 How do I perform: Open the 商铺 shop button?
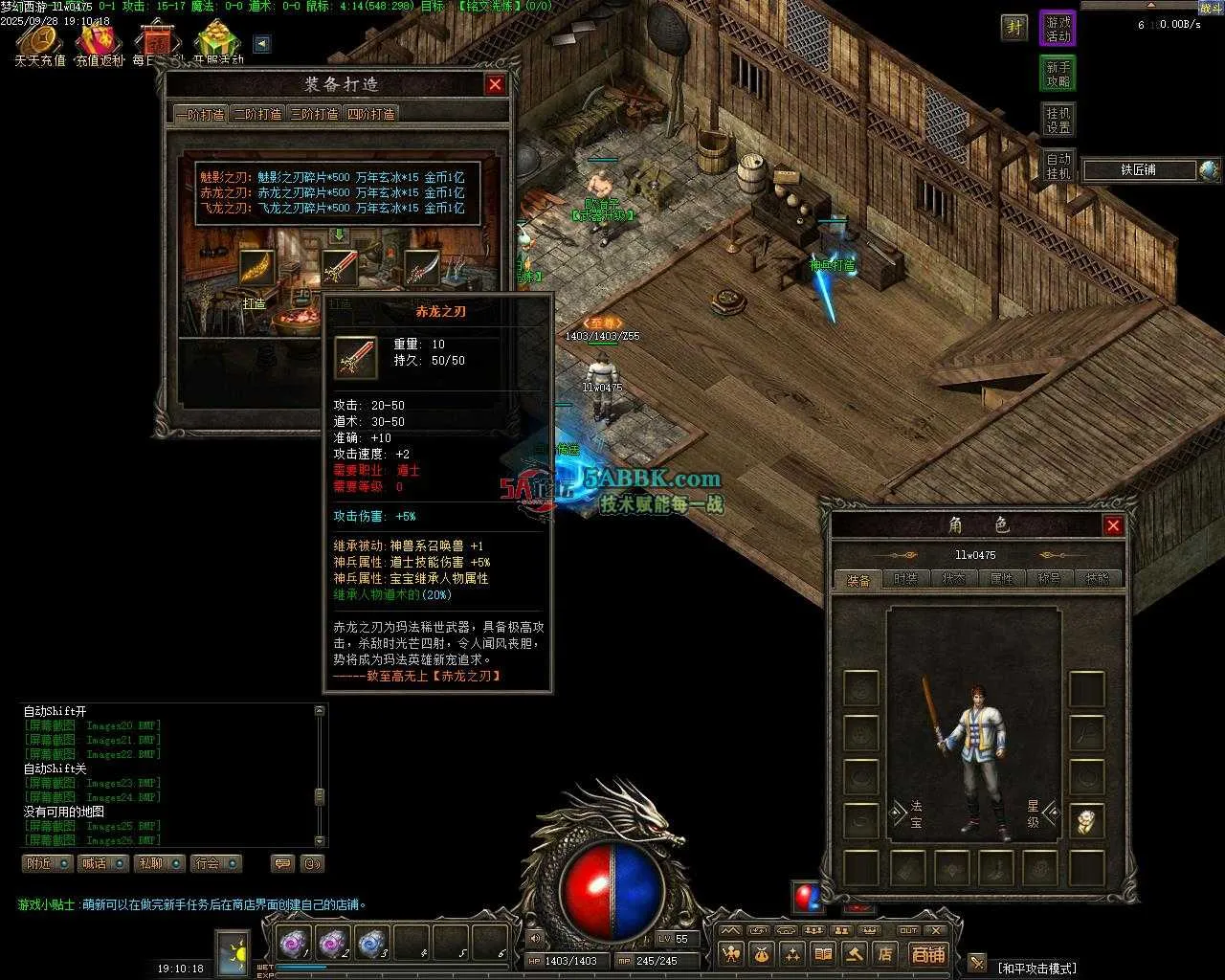[927, 953]
